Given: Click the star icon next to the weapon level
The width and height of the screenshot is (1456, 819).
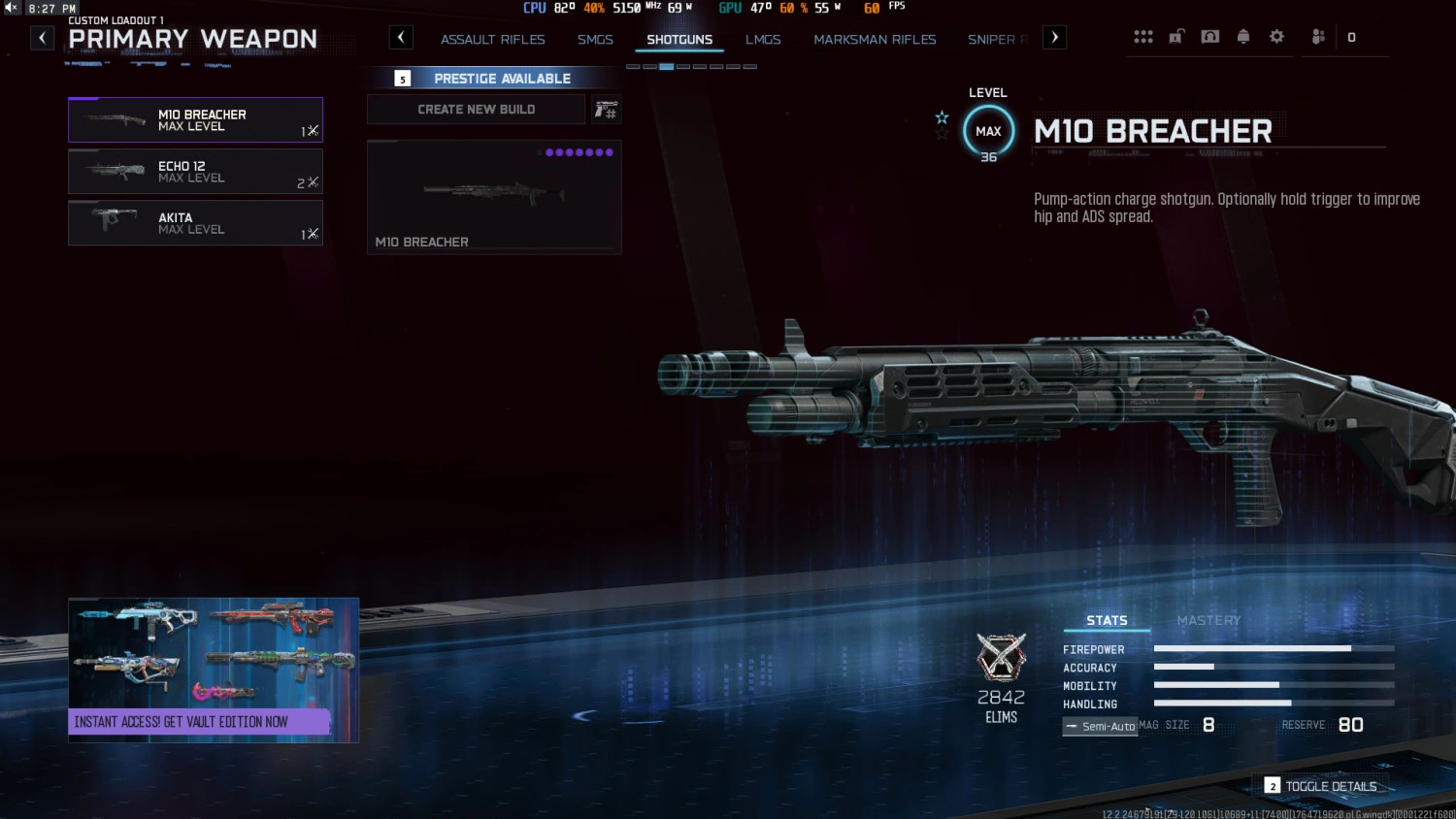Looking at the screenshot, I should tap(942, 116).
